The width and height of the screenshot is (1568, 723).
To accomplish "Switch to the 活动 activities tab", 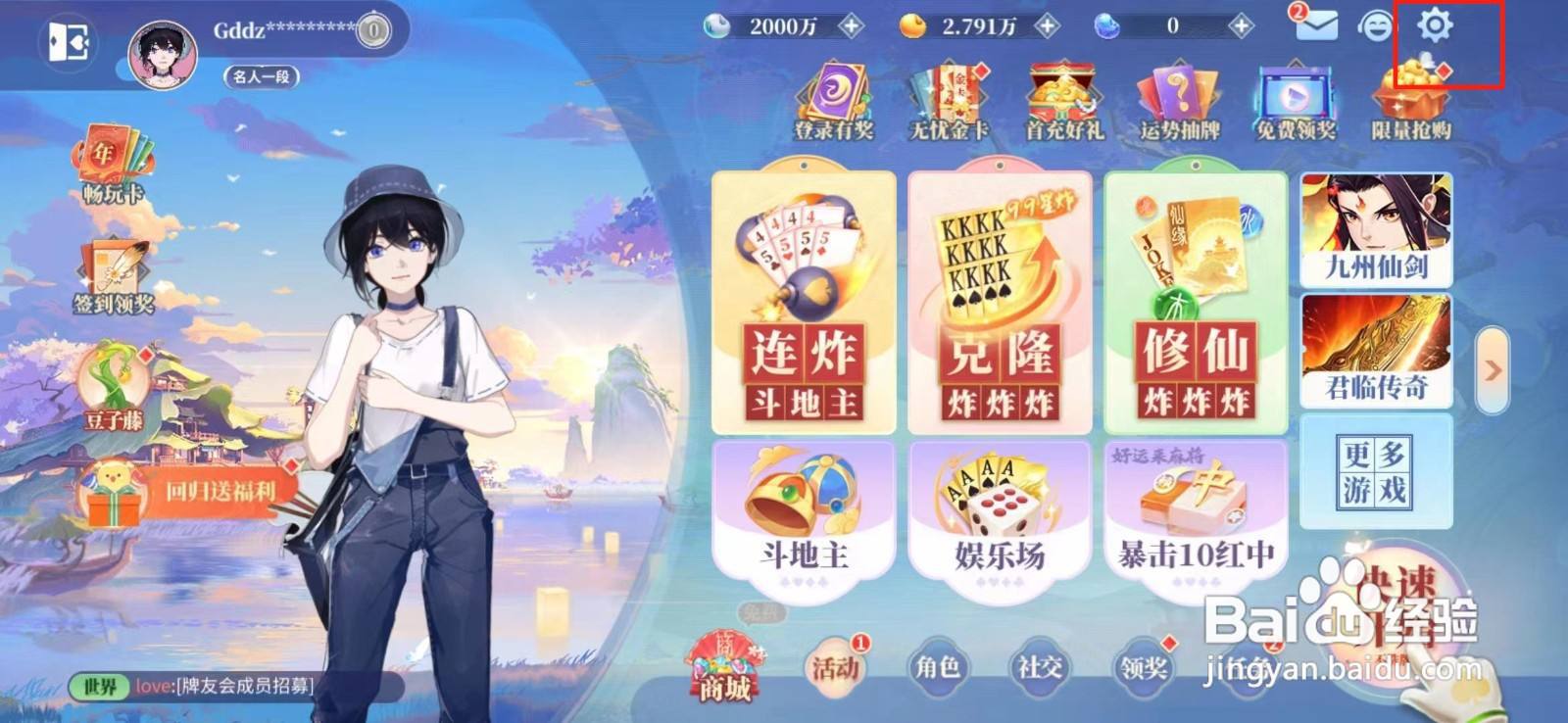I will click(x=832, y=667).
